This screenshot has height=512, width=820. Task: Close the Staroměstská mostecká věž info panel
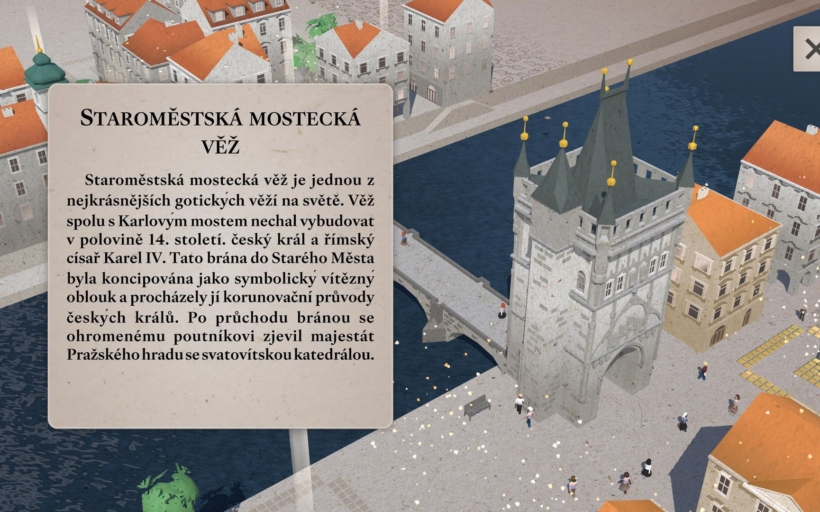tap(809, 49)
